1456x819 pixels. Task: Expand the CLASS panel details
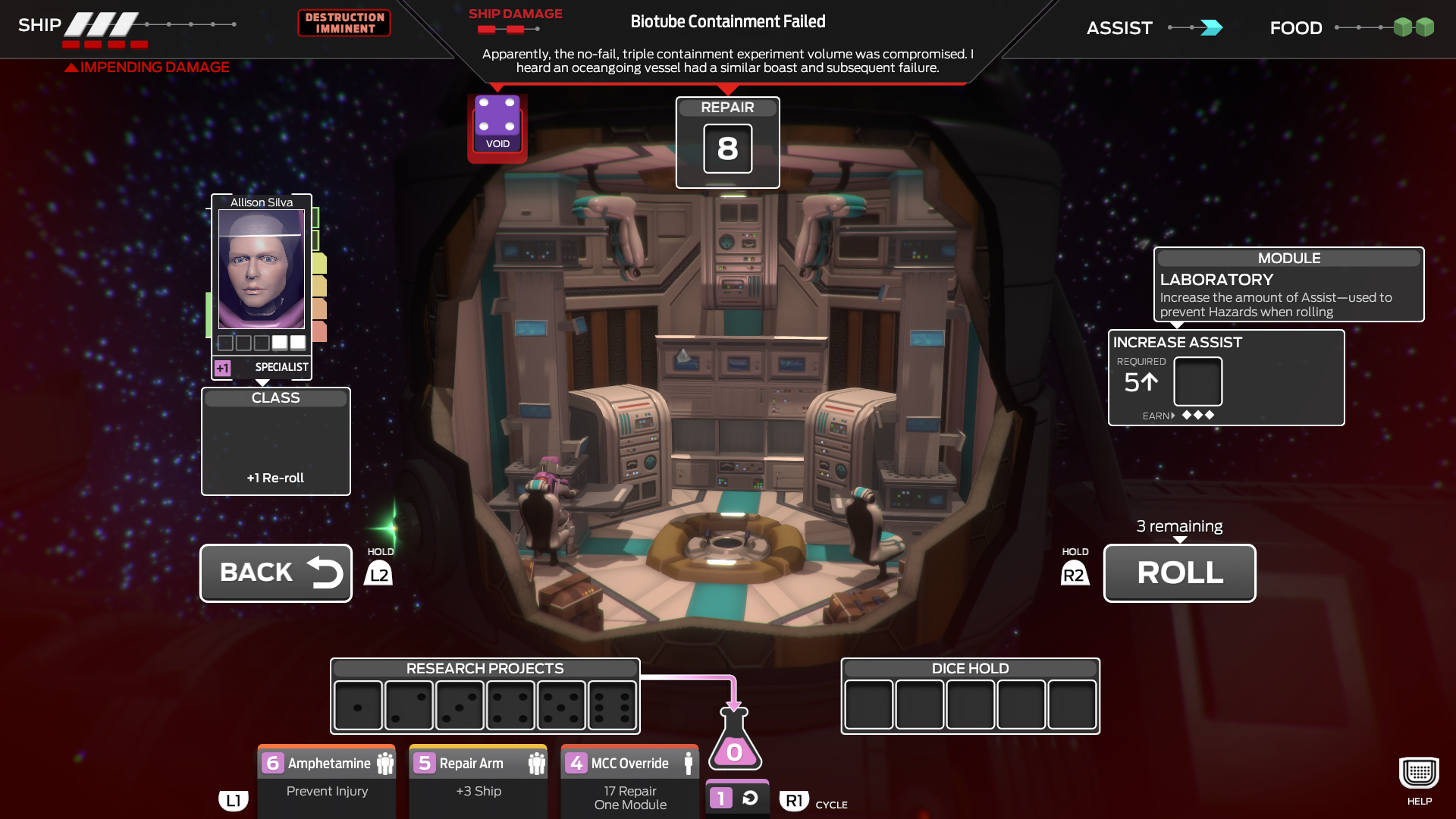275,440
